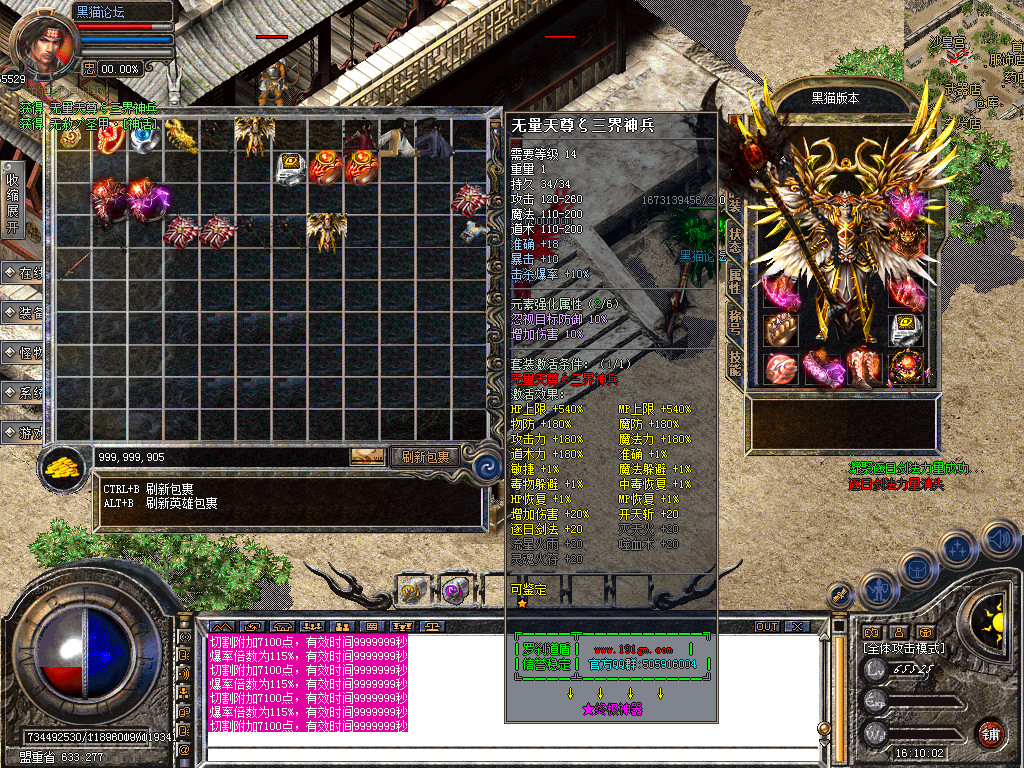Screen dimensions: 1024x768
Task: Click the chat window X close button
Action: pyautogui.click(x=796, y=626)
